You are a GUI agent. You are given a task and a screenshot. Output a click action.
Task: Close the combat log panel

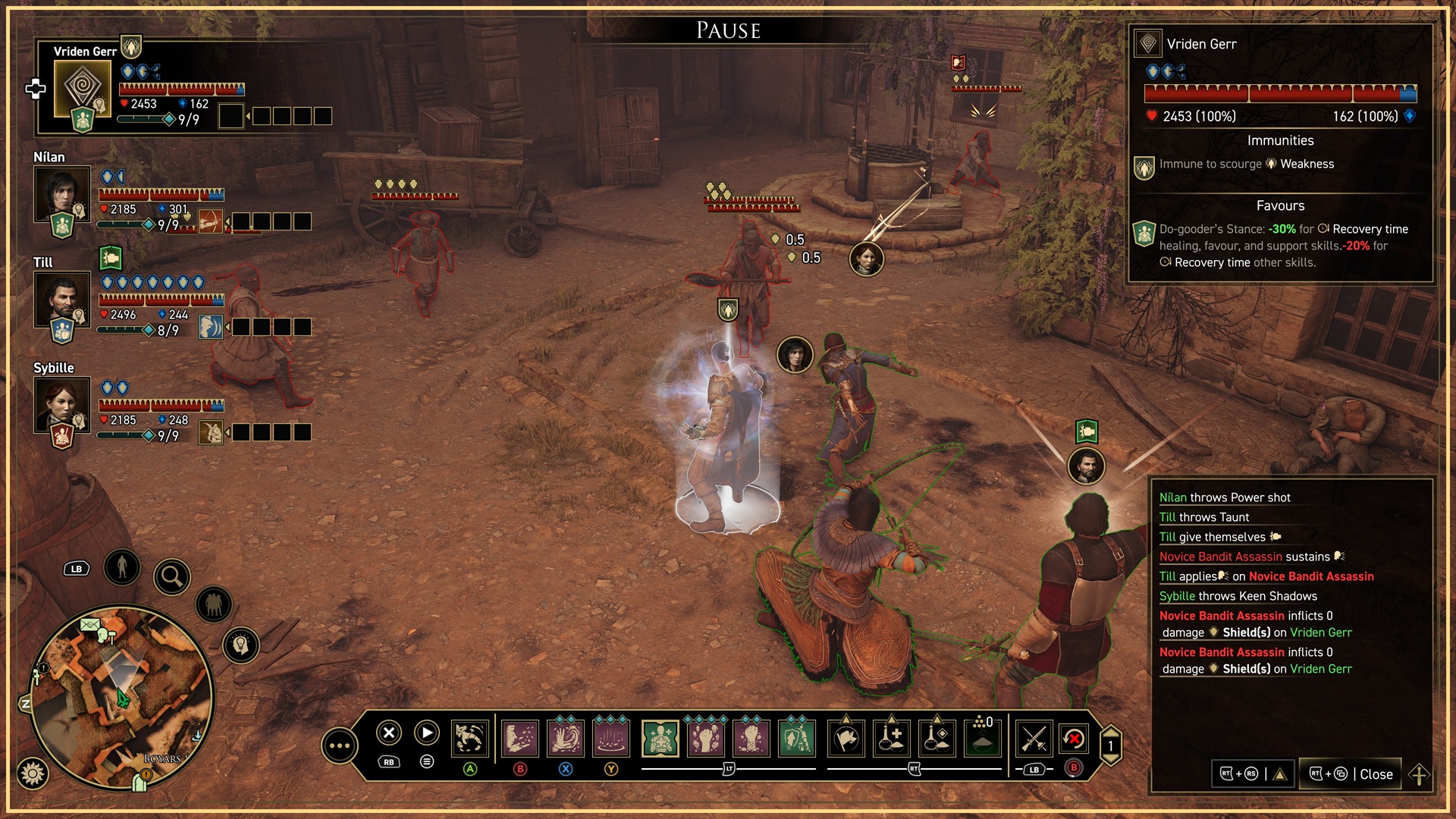1351,774
